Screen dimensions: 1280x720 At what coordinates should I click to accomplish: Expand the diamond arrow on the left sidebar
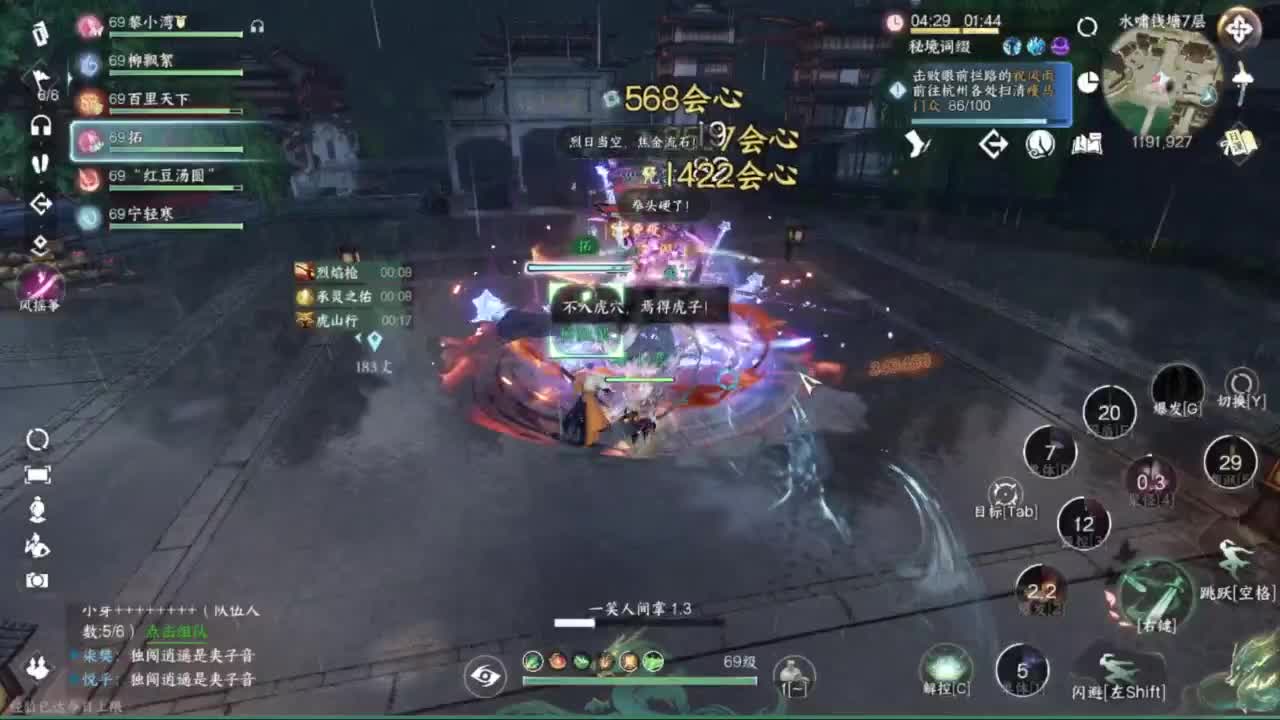40,204
